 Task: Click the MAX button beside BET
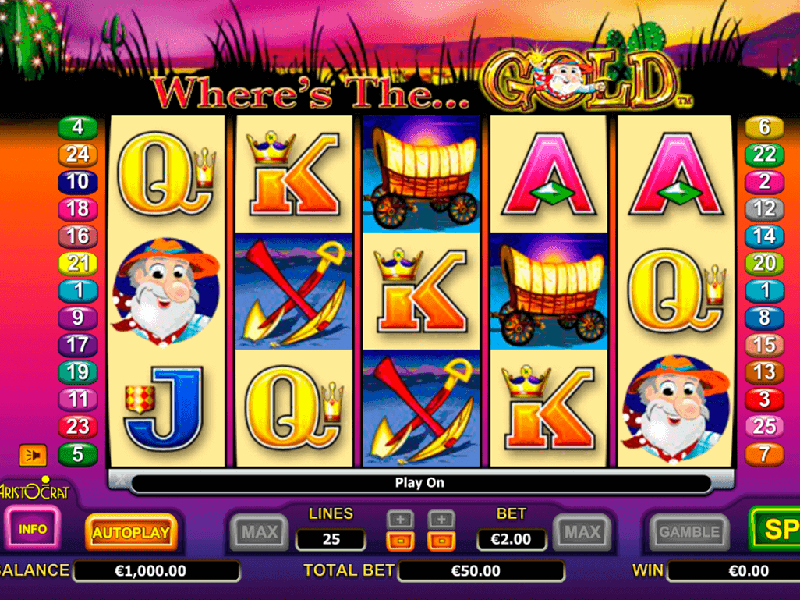click(581, 532)
